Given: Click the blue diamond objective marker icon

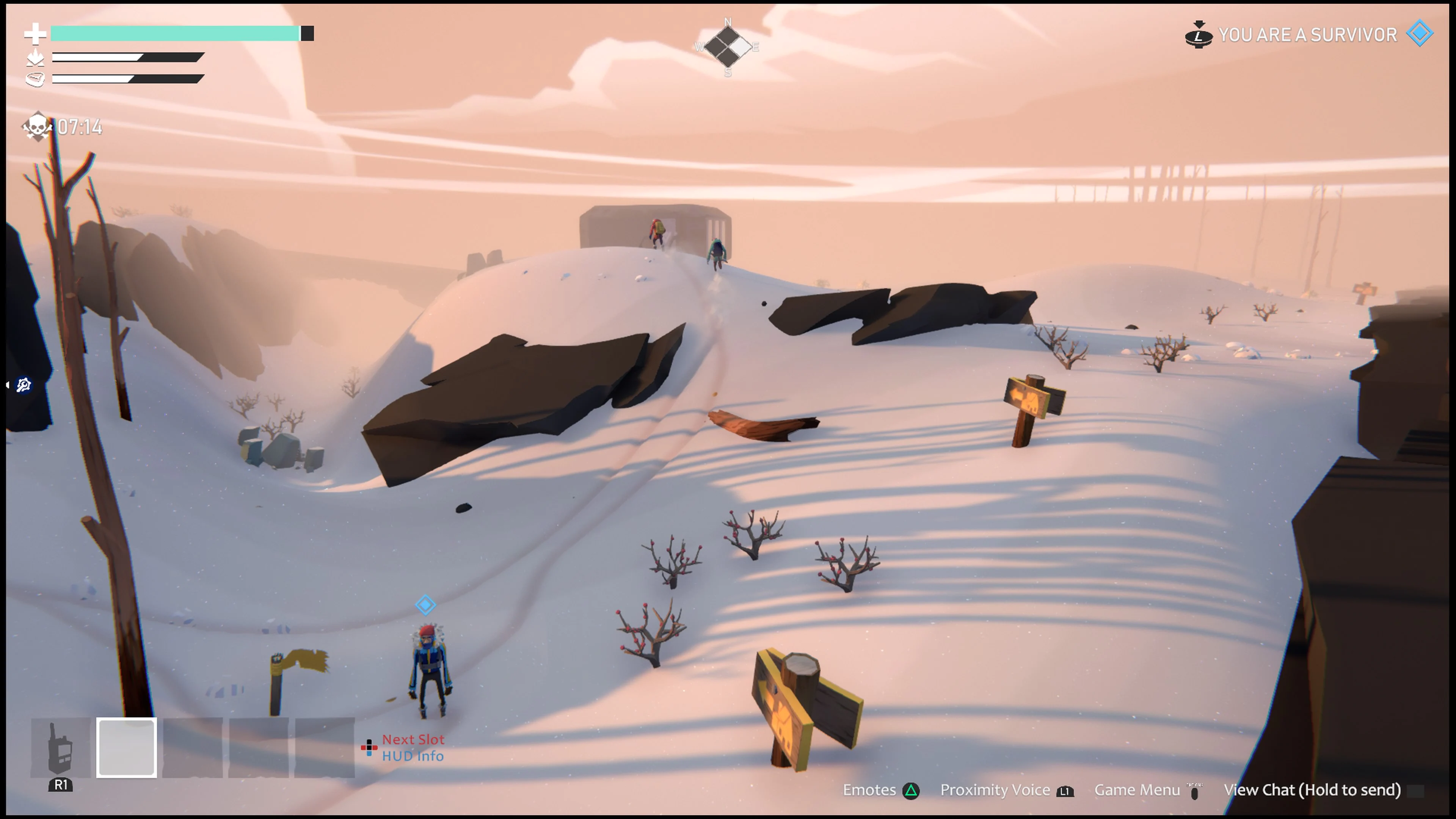Looking at the screenshot, I should coord(426,605).
